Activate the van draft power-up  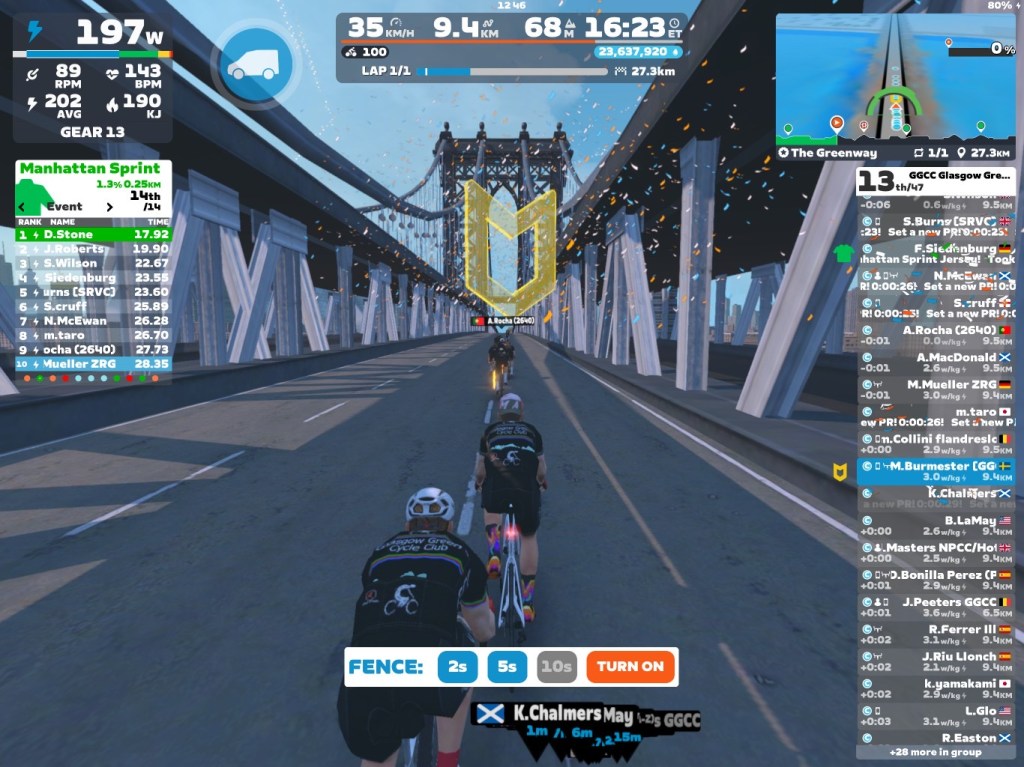[254, 63]
